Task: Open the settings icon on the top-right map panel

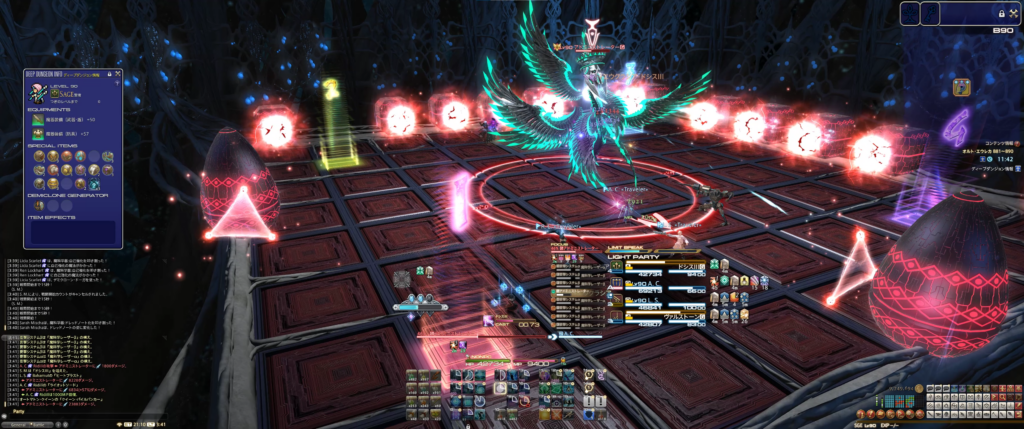Action: 1013,12
